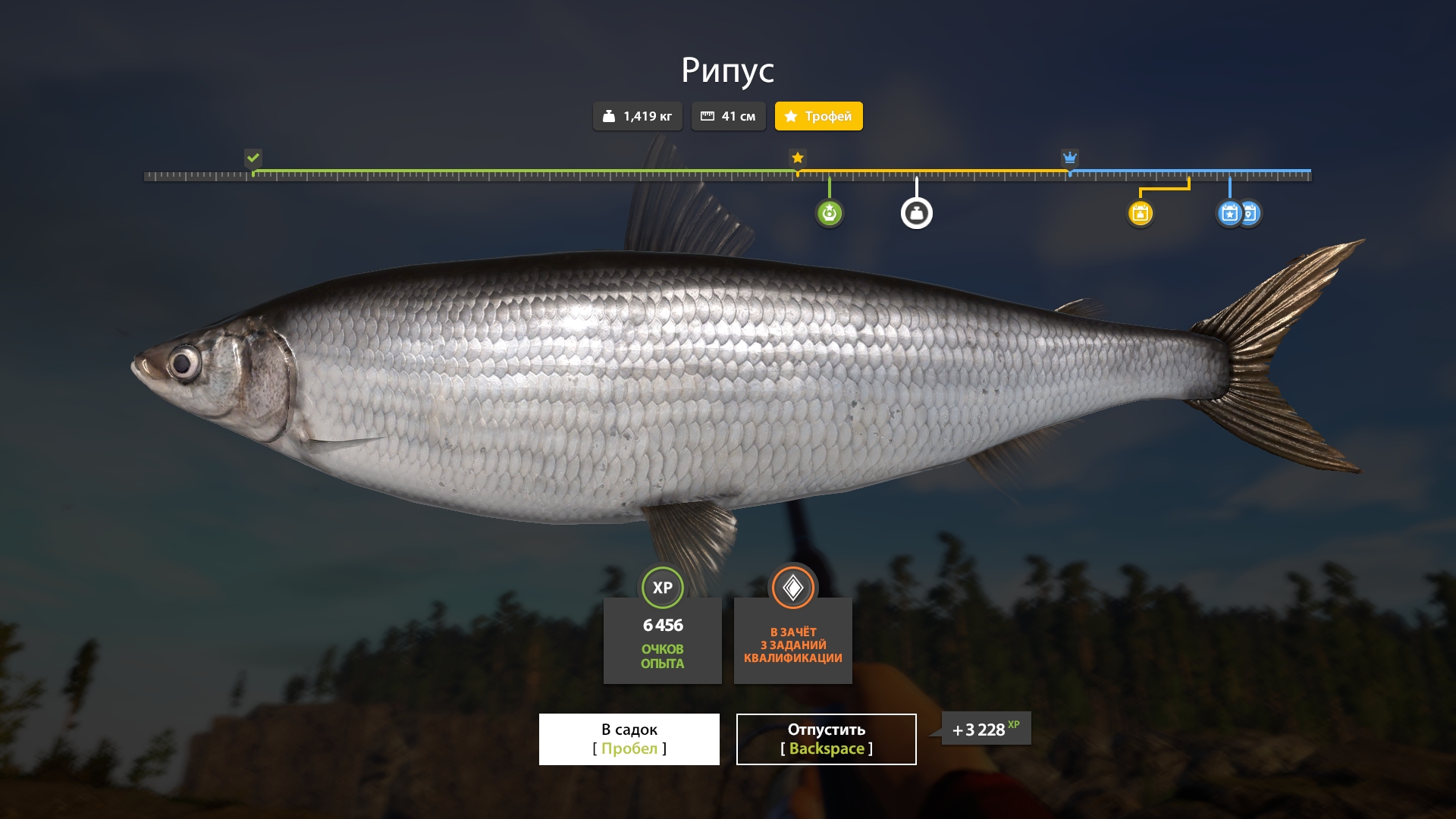
Task: Release the fish with Отпустить
Action: pos(826,739)
